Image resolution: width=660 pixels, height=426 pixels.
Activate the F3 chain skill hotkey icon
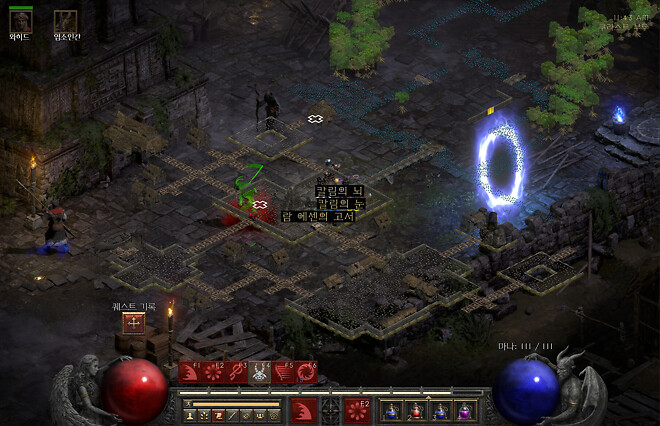[x=236, y=373]
